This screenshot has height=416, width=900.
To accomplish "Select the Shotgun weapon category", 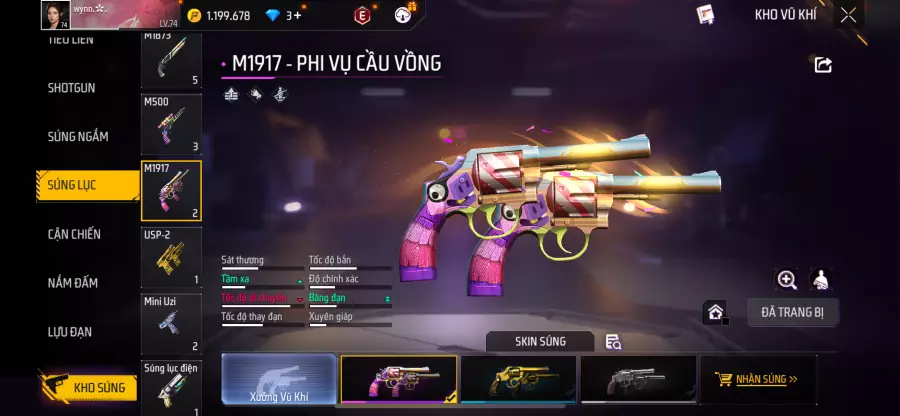I will pos(72,88).
